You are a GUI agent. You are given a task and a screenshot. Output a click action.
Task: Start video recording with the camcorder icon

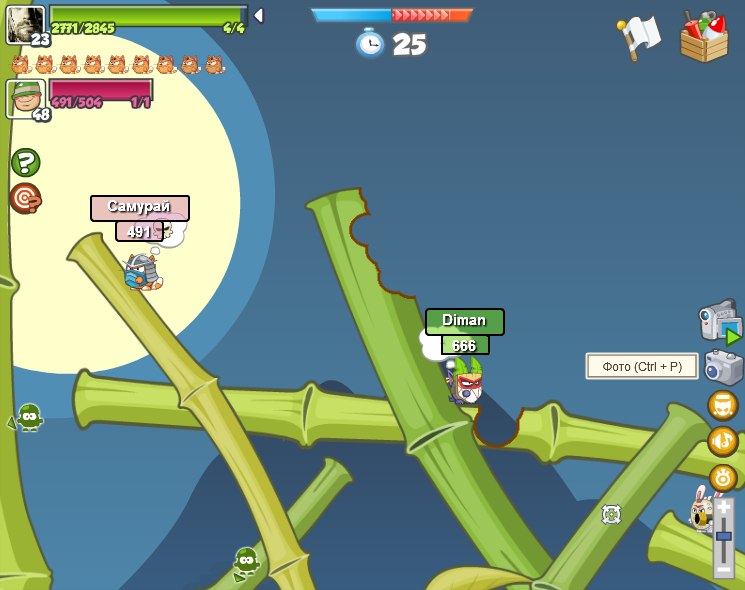[720, 322]
